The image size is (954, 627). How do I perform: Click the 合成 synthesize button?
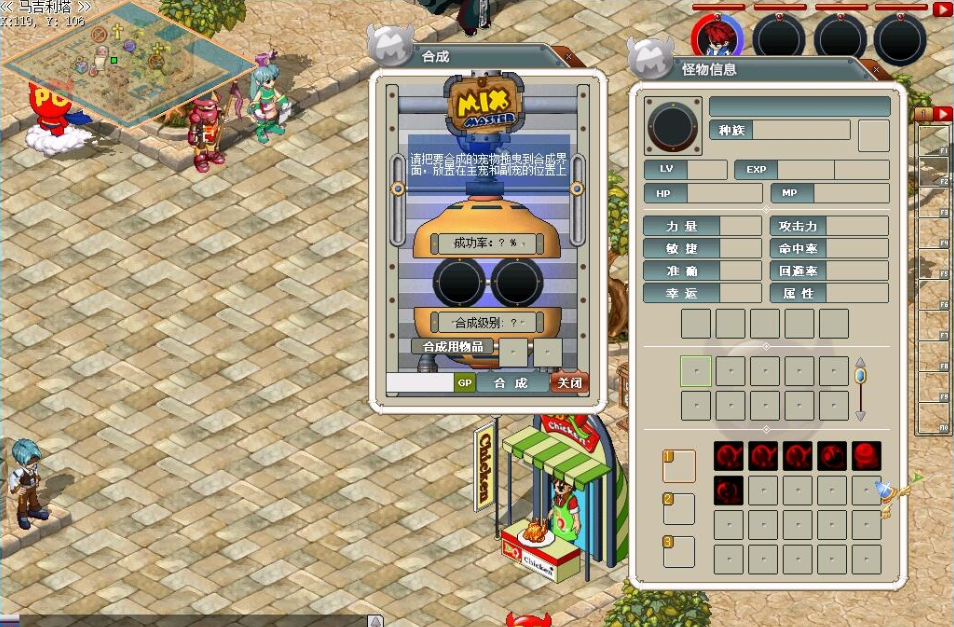pos(510,383)
